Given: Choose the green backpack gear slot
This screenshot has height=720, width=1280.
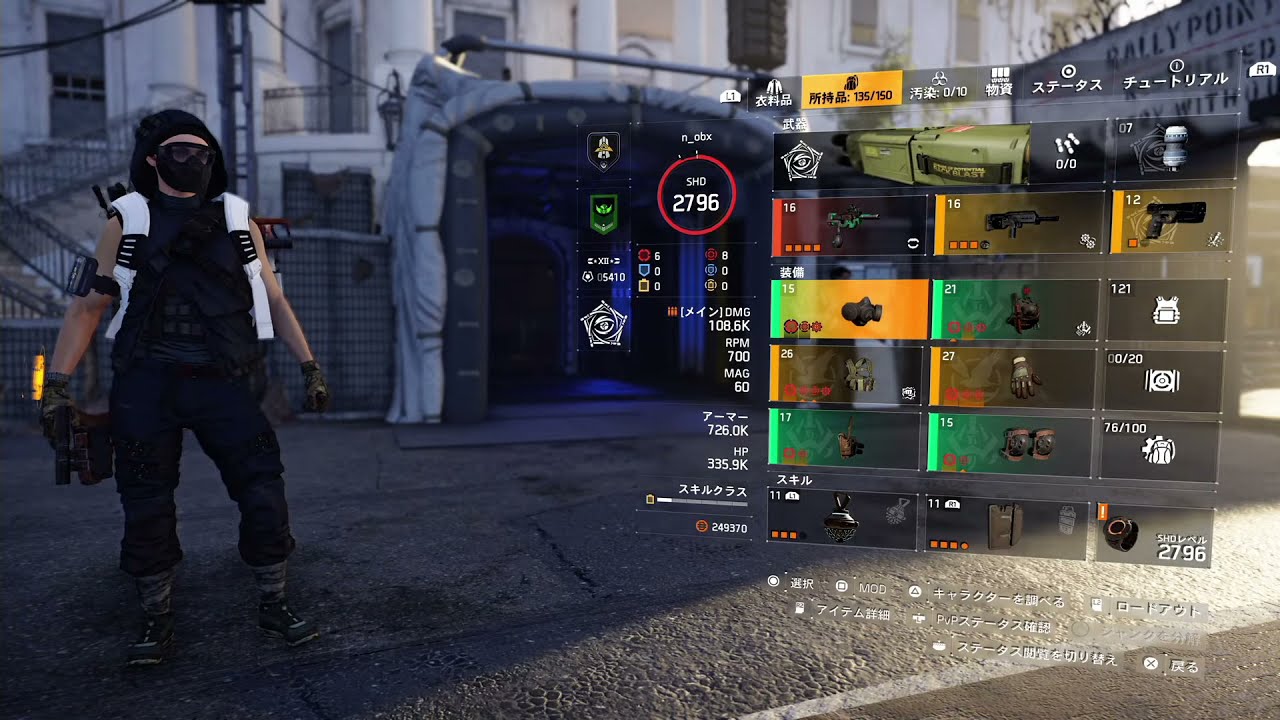Looking at the screenshot, I should [1011, 309].
